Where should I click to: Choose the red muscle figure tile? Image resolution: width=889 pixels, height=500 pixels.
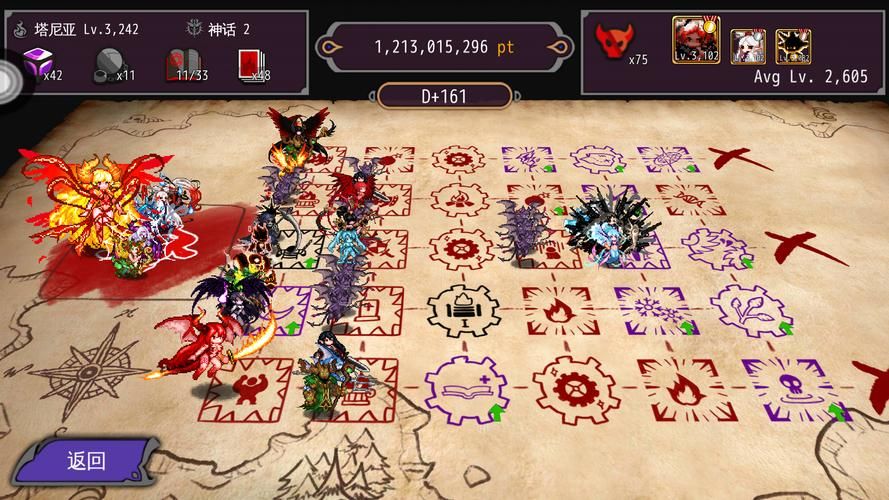tap(241, 388)
